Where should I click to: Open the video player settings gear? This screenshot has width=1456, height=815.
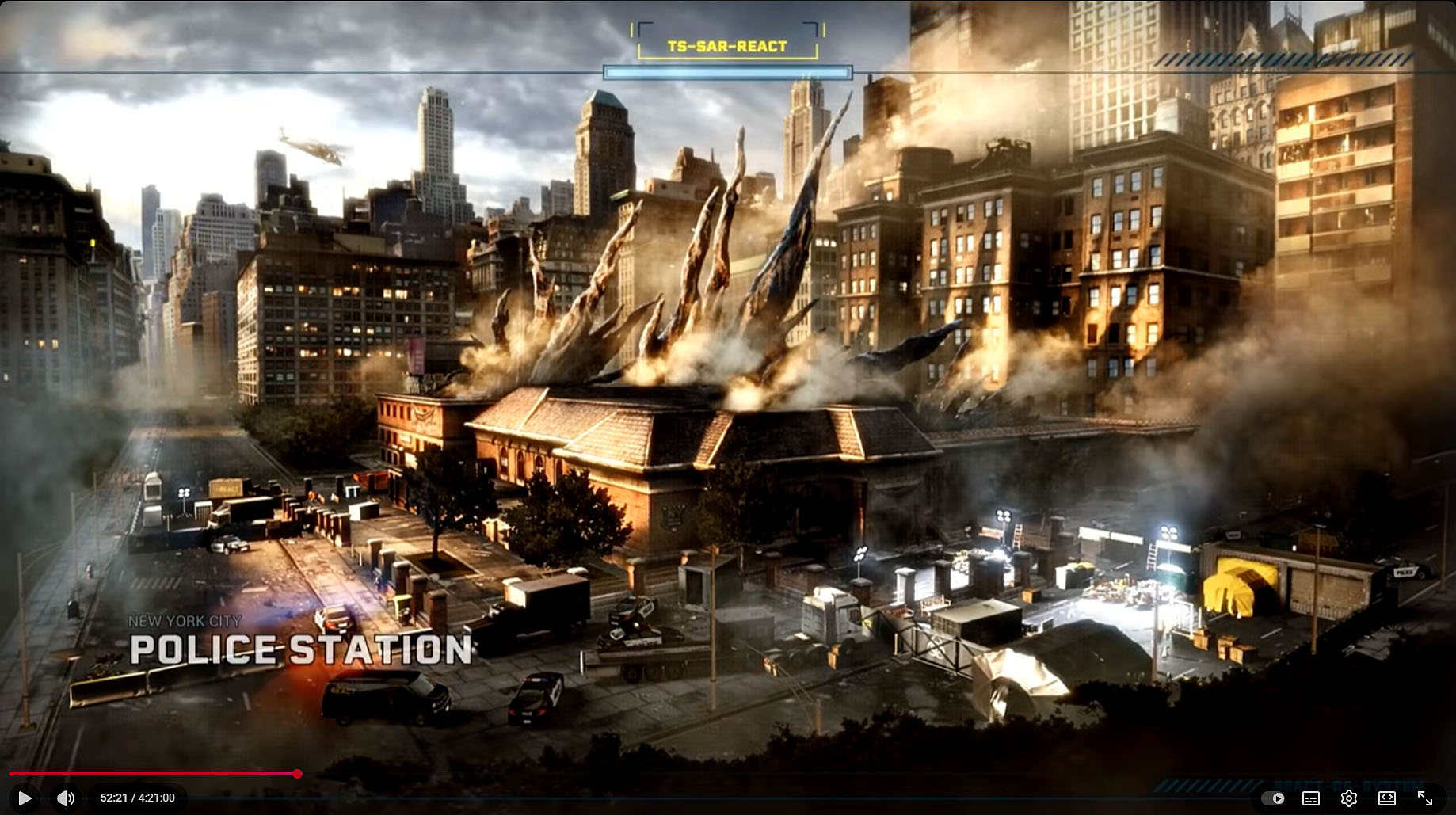[1349, 798]
